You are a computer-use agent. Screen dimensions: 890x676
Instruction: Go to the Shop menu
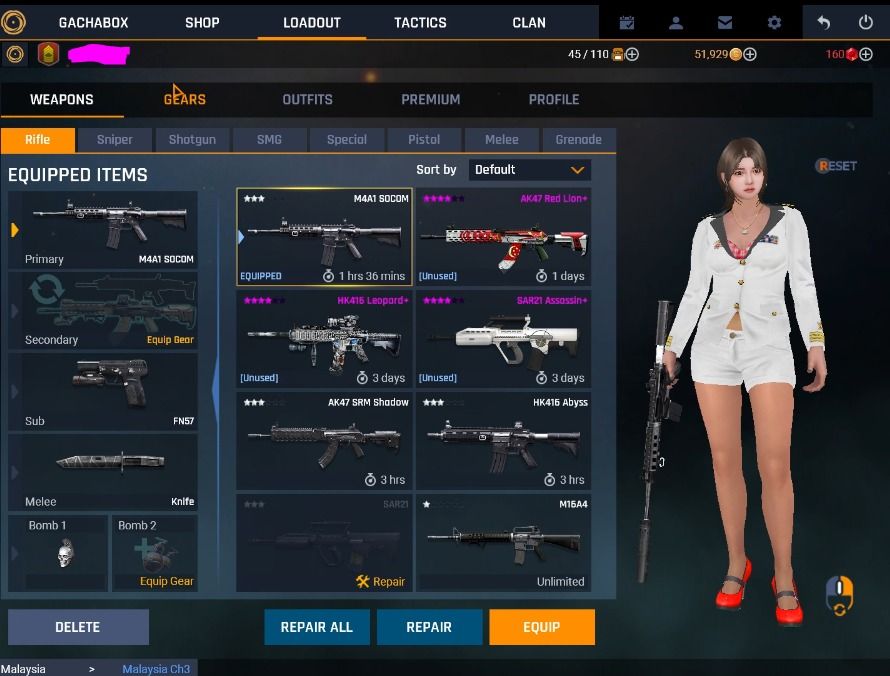(x=202, y=22)
